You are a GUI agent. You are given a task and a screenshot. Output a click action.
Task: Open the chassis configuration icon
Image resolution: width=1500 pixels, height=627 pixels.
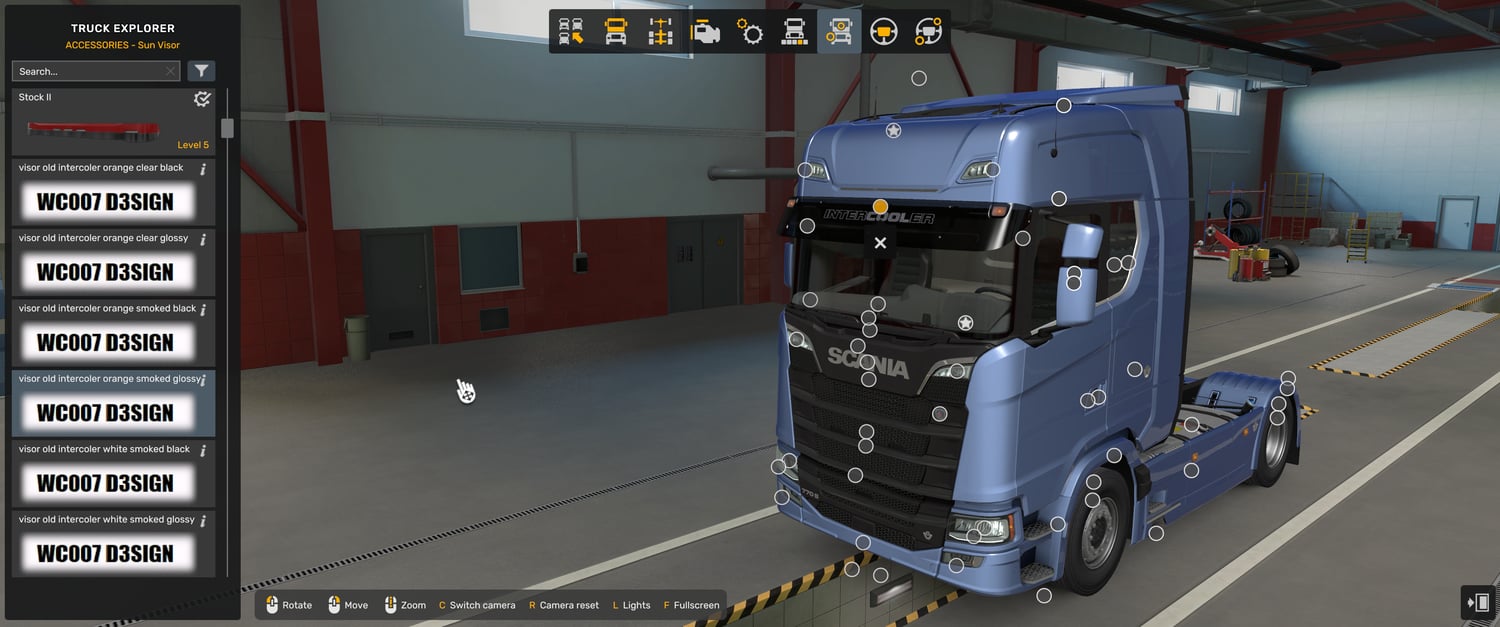pos(660,32)
